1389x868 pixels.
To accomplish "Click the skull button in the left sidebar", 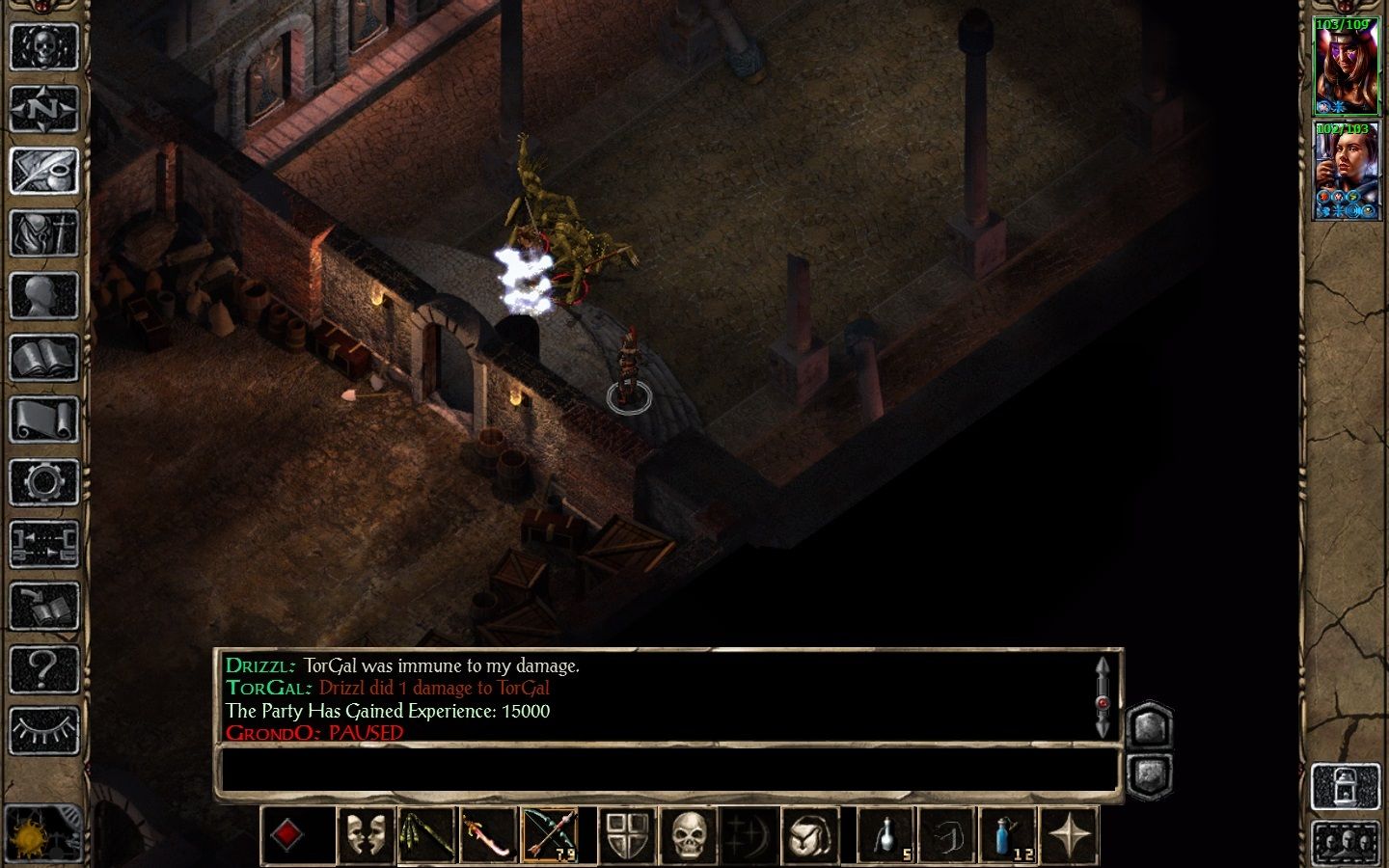I will point(43,45).
